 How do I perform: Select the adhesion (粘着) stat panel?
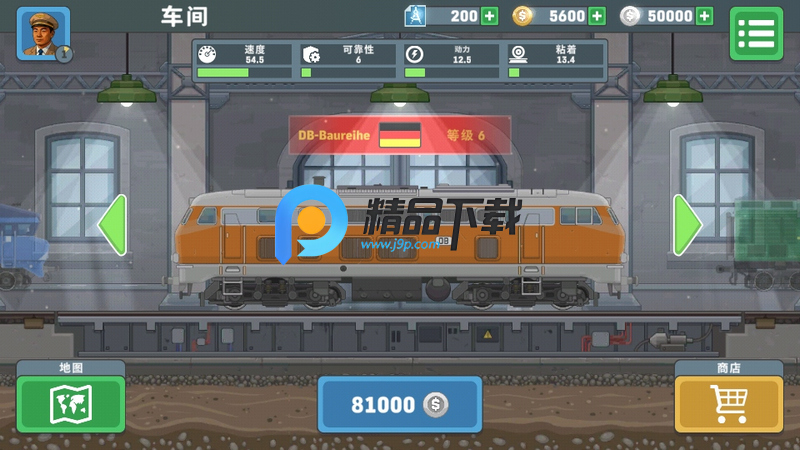(554, 60)
